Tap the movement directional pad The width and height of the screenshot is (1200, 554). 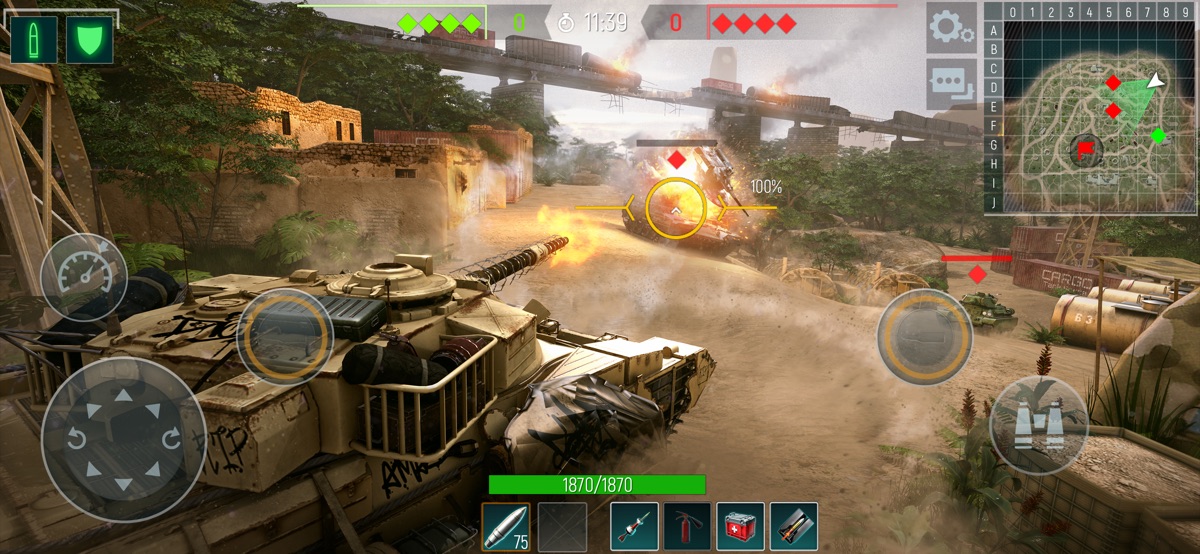coord(124,439)
